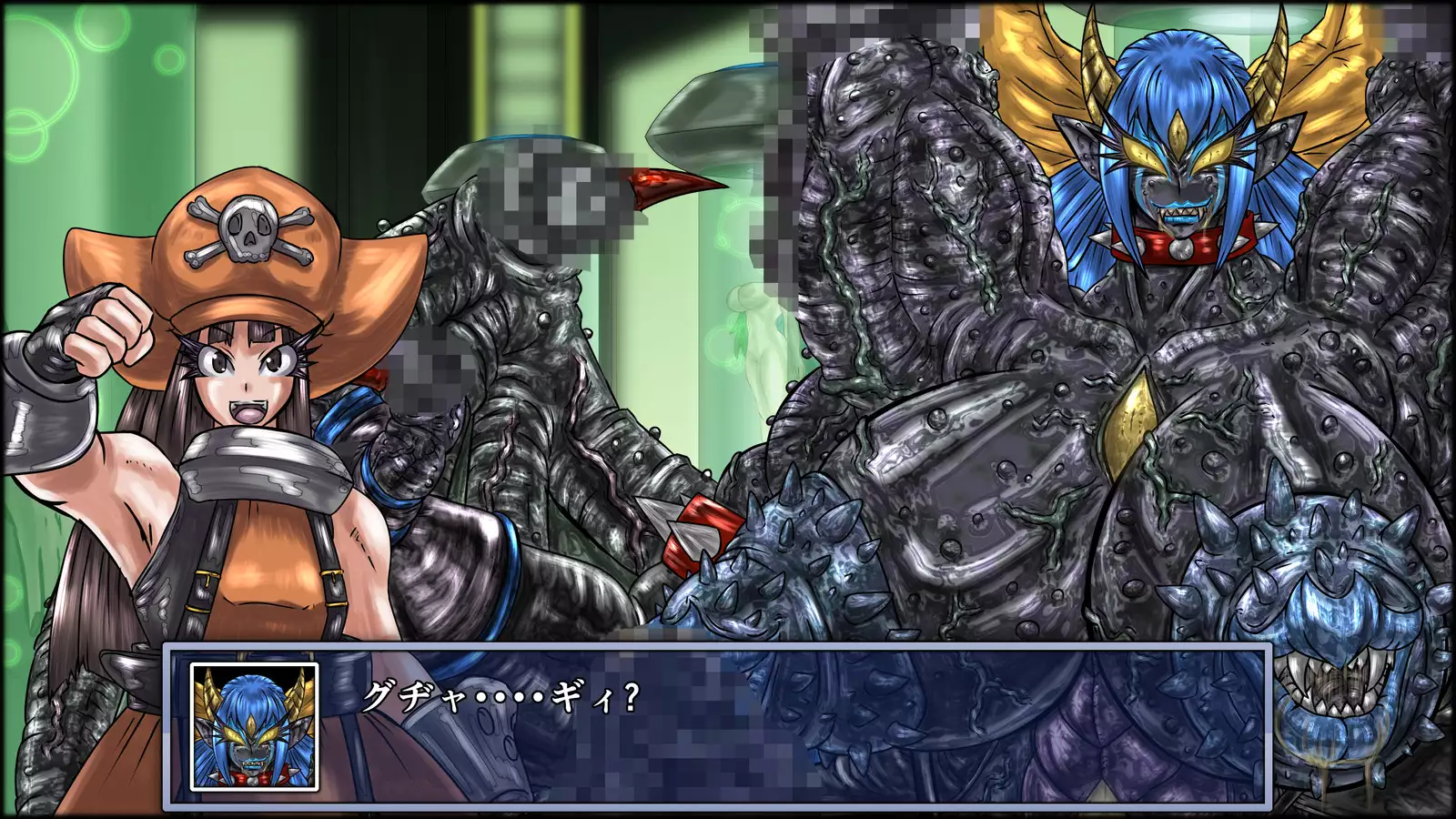Click the blue-haired speaker portrait

(254, 726)
